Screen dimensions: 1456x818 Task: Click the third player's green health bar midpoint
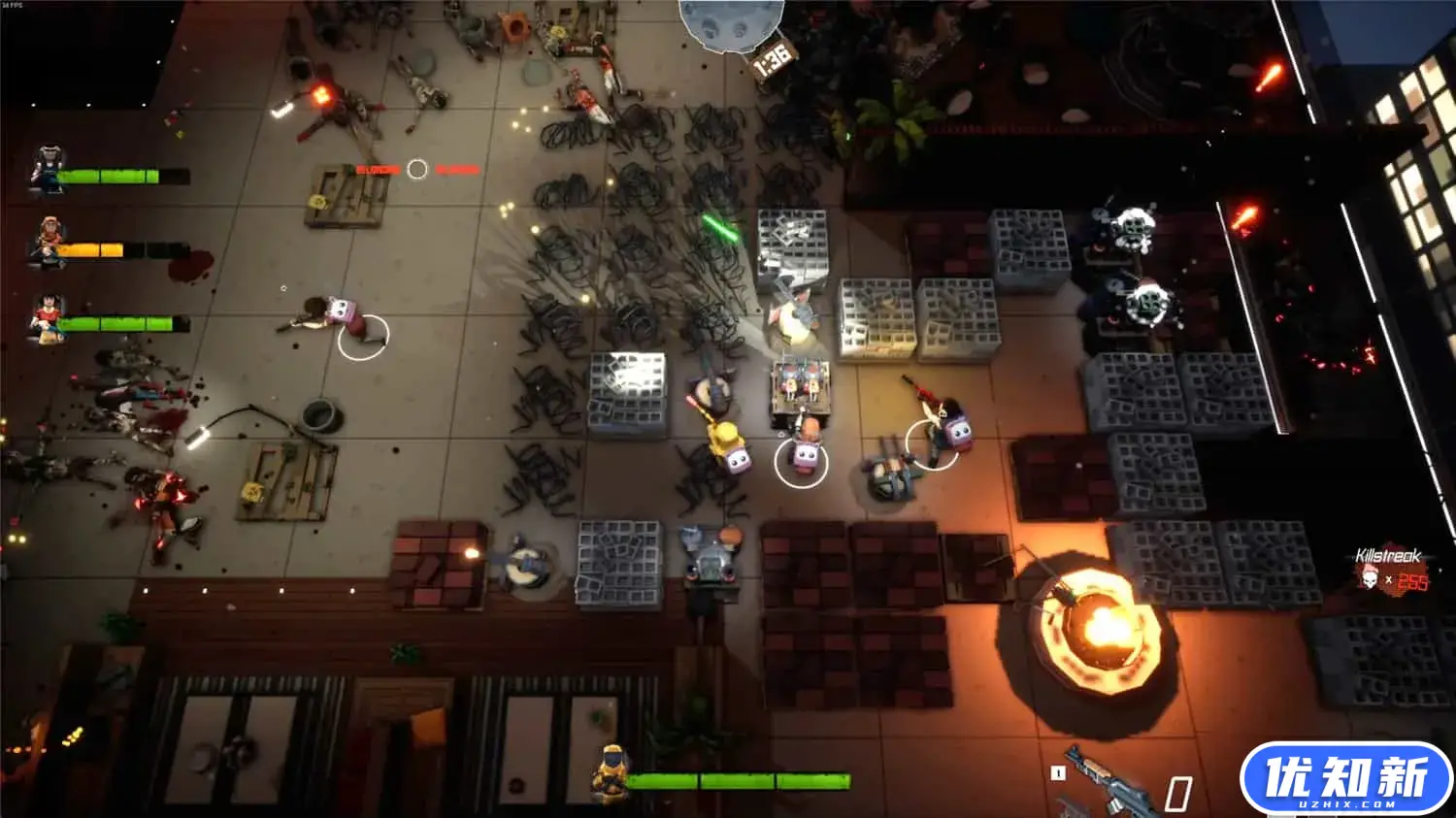tap(116, 322)
